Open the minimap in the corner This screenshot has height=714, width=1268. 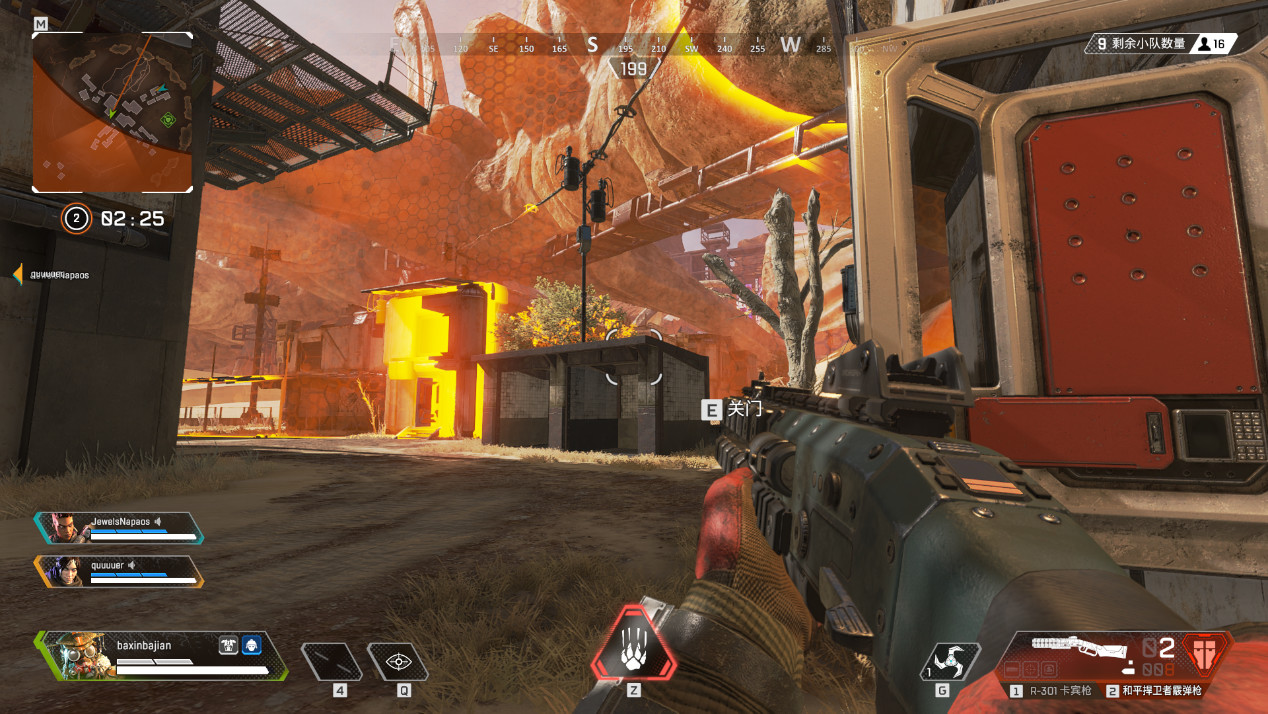(x=112, y=111)
